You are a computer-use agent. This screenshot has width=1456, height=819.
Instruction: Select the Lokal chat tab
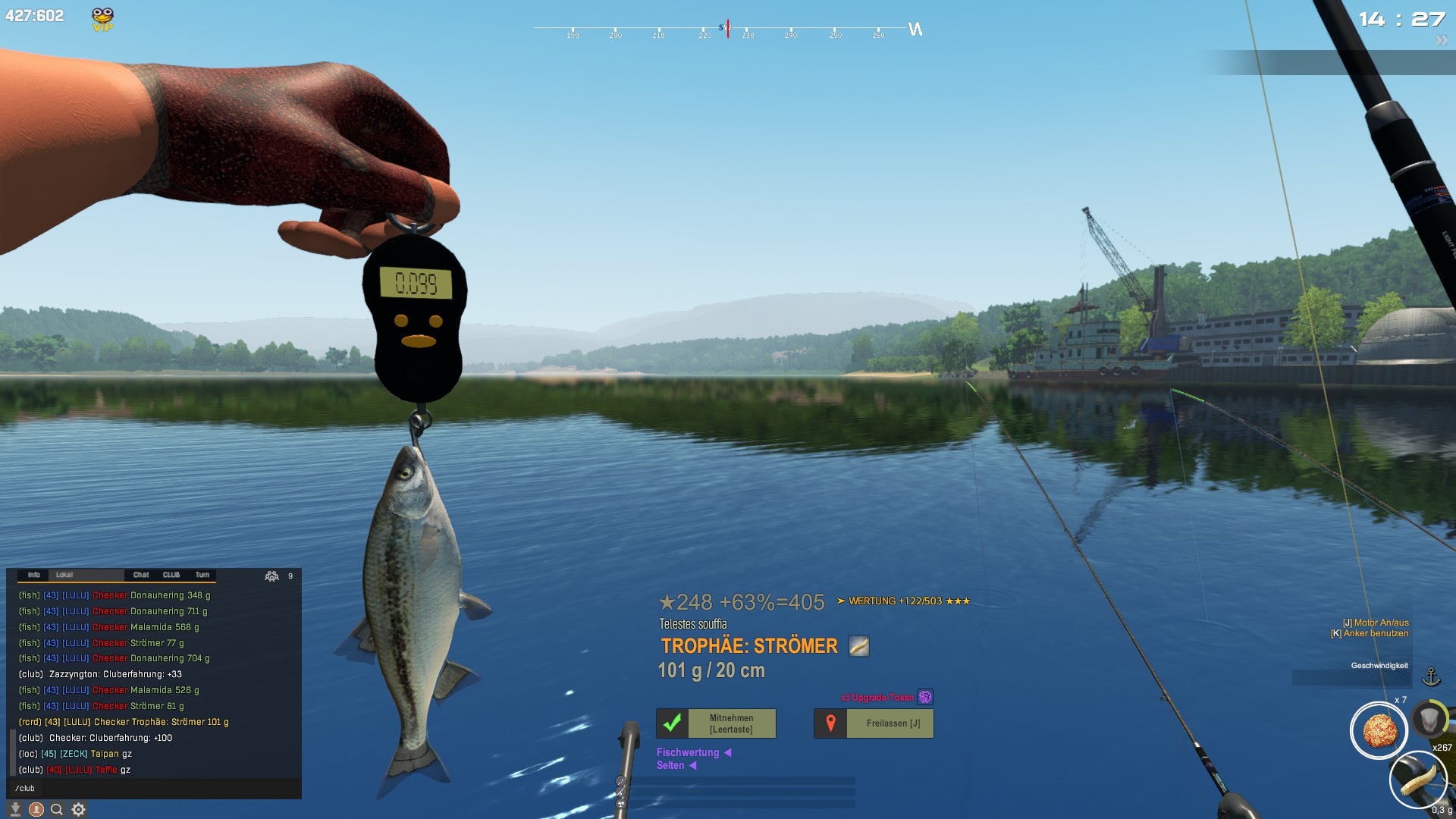(64, 575)
